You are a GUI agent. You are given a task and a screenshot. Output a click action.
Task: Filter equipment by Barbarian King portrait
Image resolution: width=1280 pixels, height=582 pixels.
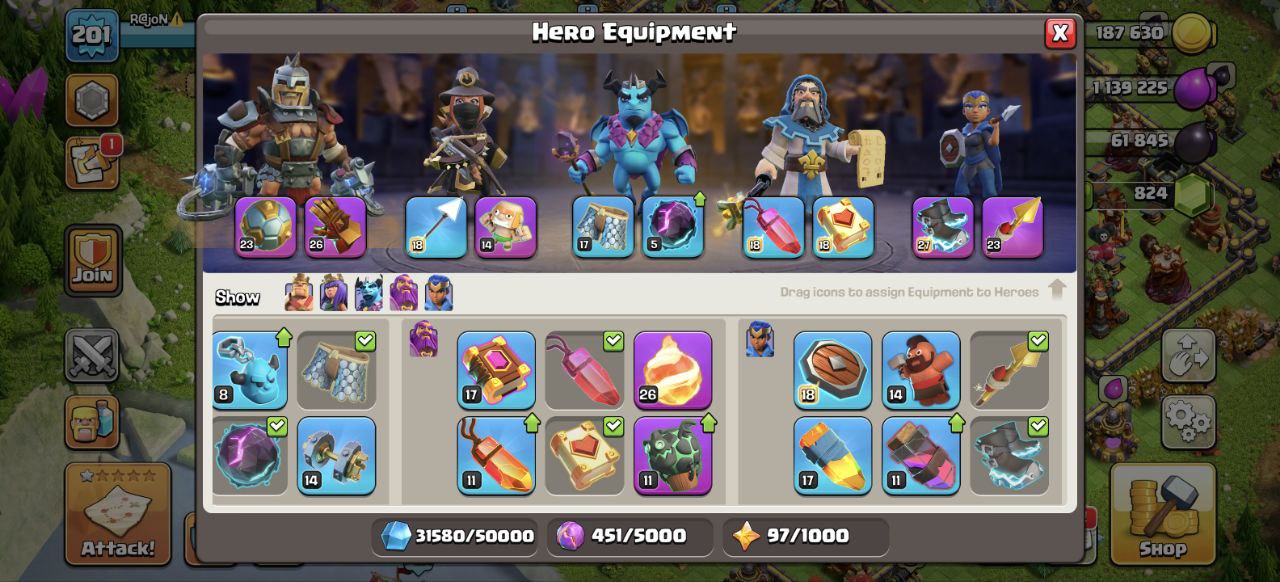pos(299,294)
